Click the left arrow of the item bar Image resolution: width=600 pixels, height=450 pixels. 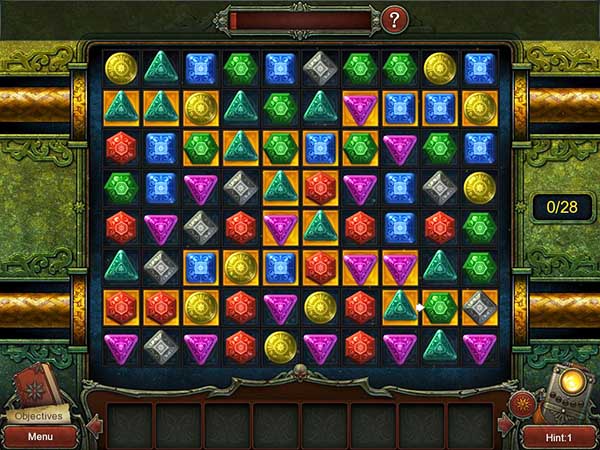click(96, 427)
